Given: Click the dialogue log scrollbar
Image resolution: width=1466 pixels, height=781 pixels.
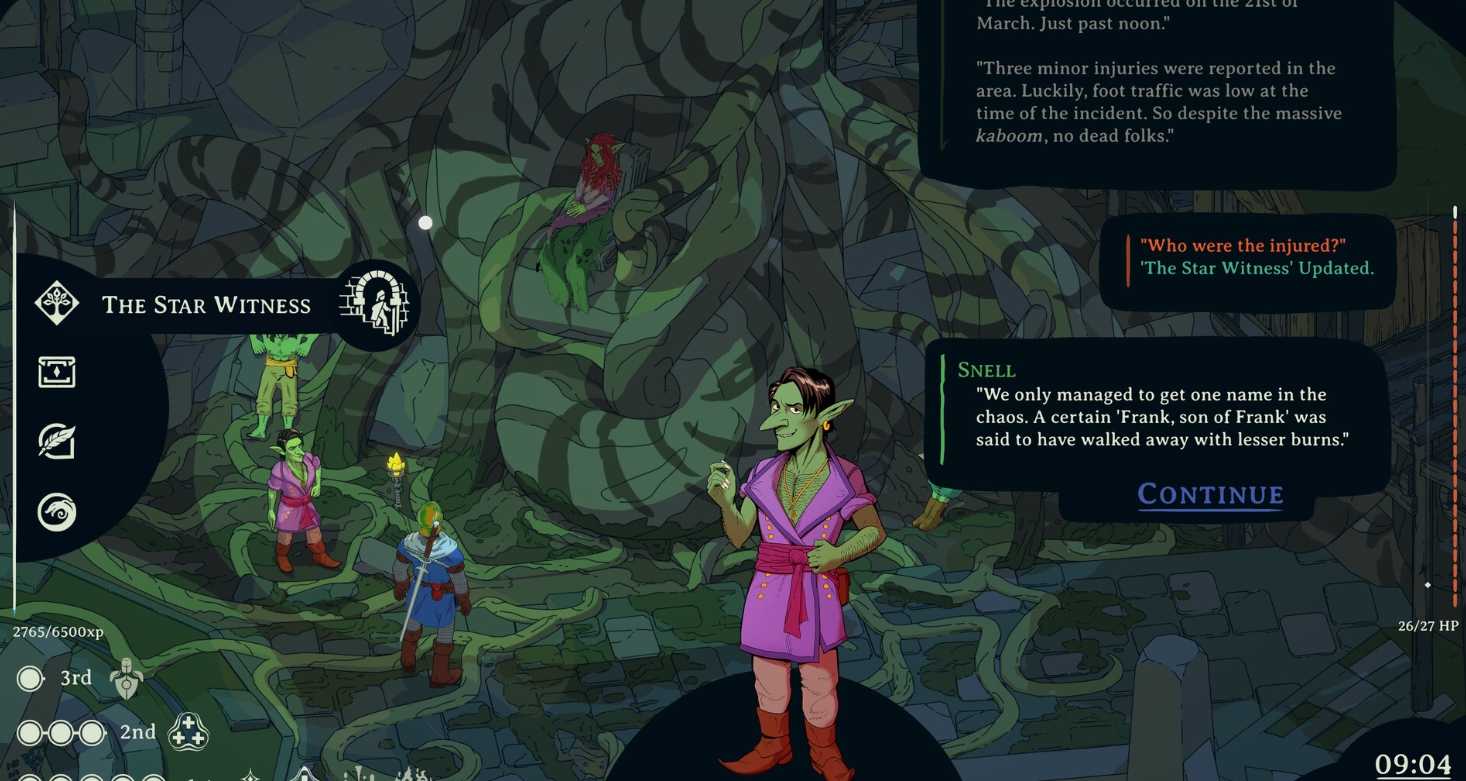Looking at the screenshot, I should [x=1455, y=400].
